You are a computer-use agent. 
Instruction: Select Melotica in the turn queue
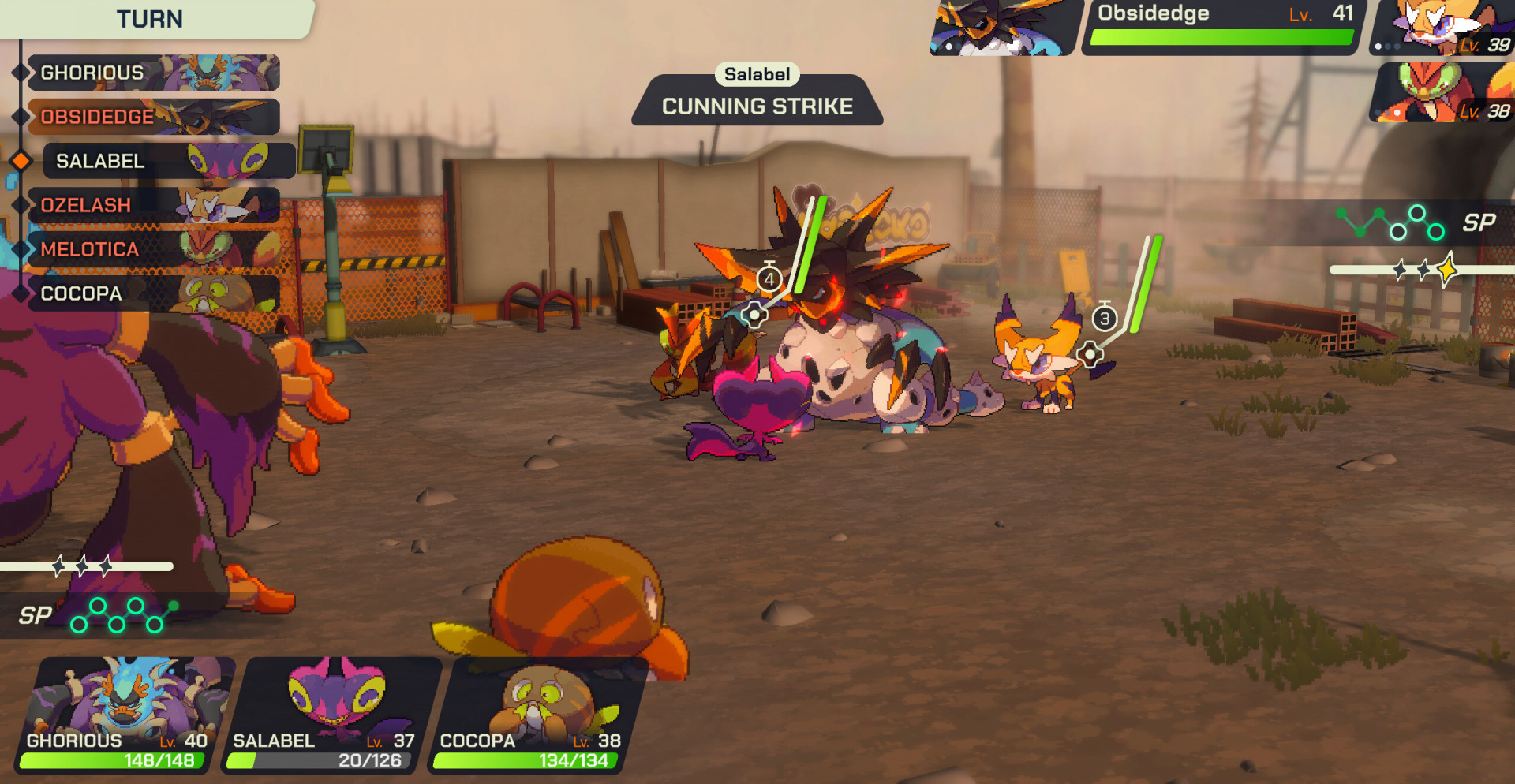[x=153, y=249]
